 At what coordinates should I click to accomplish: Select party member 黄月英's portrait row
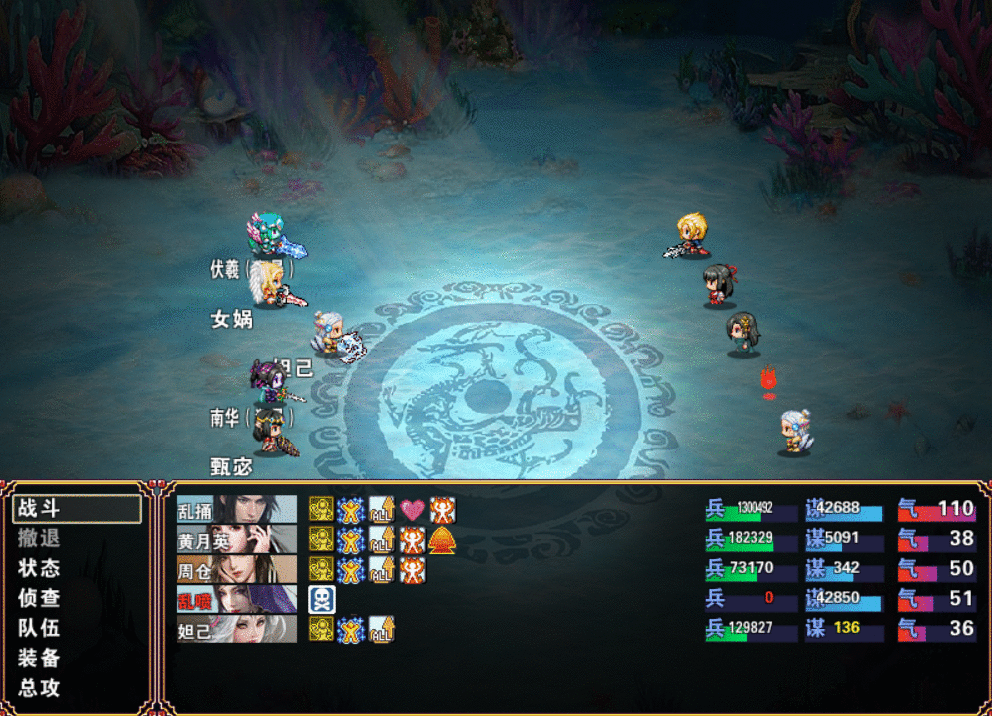tap(237, 539)
